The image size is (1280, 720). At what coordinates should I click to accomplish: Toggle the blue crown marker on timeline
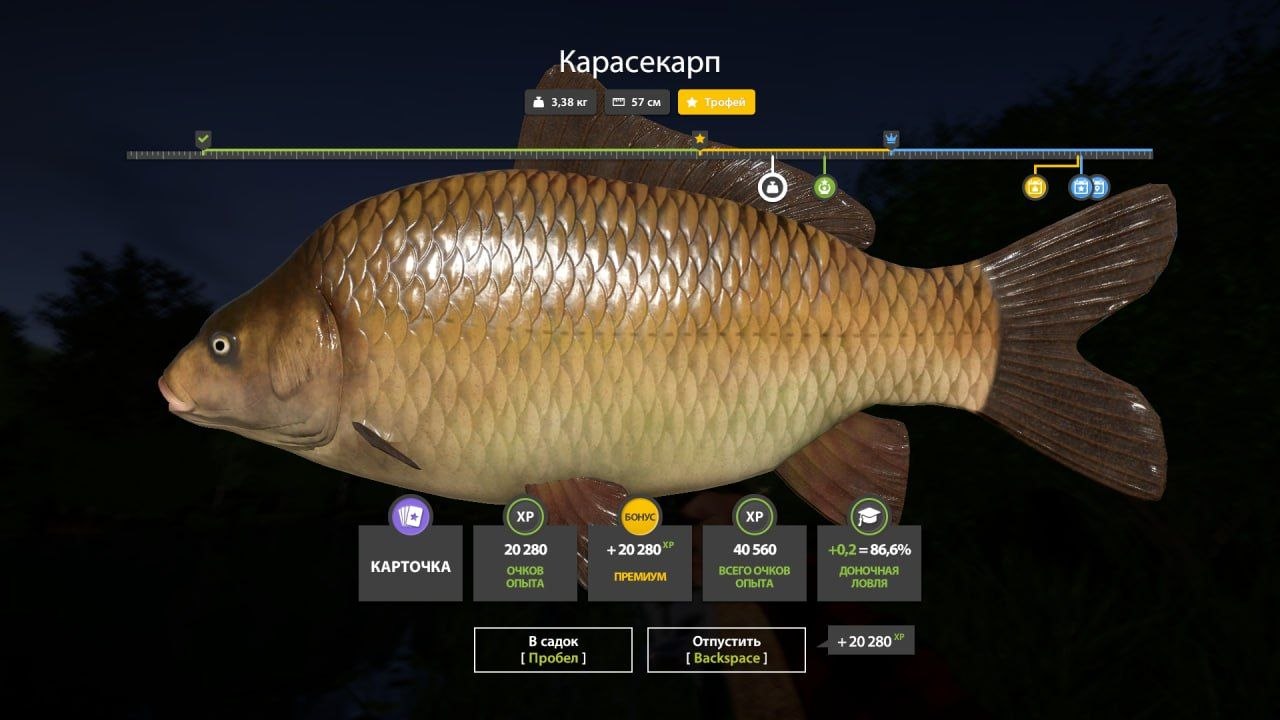(890, 137)
